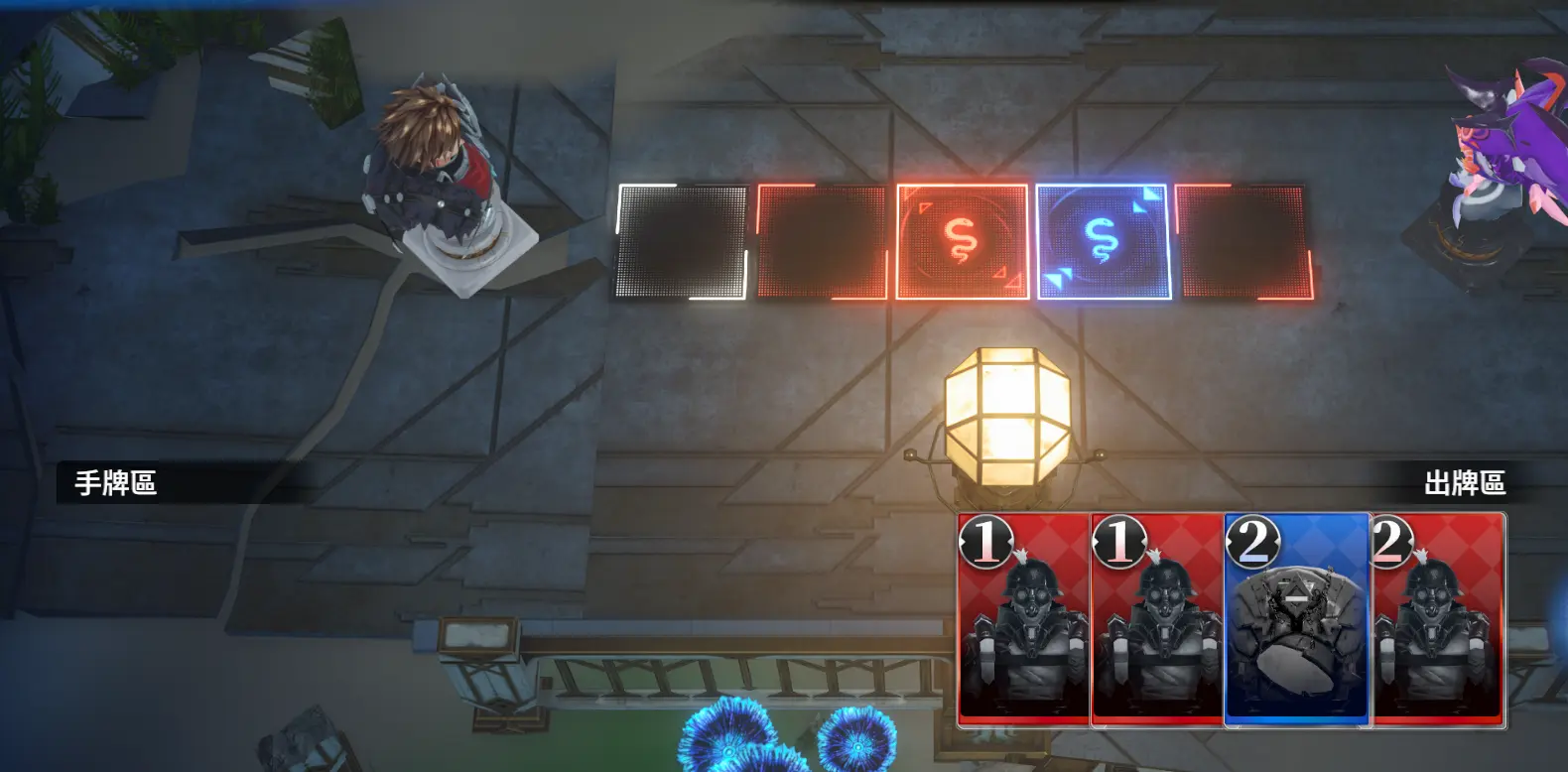Choose the red number 2 soldier card
The width and height of the screenshot is (1568, 772).
[x=1439, y=619]
